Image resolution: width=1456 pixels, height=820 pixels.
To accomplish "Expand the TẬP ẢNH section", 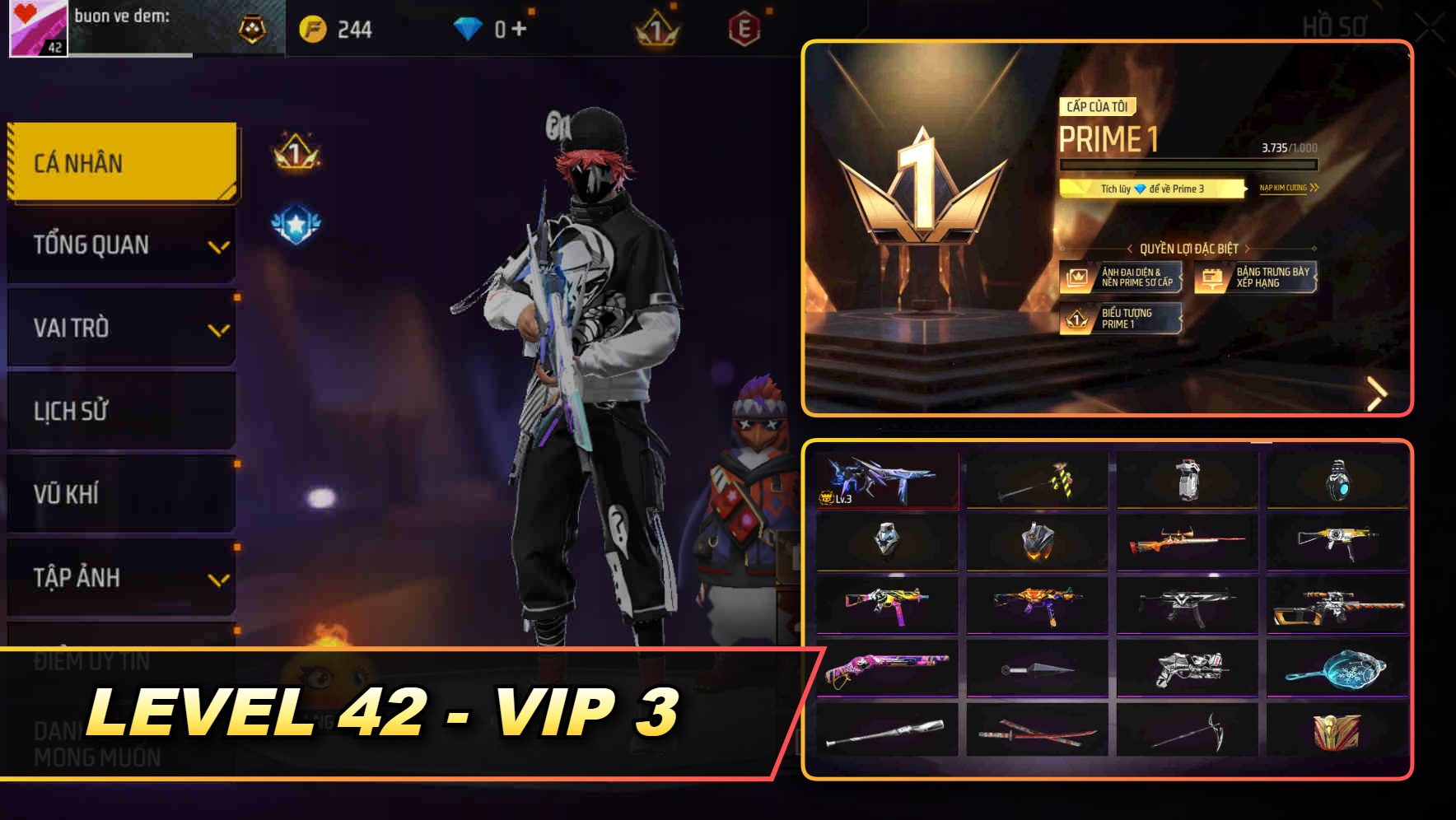I will coord(120,578).
